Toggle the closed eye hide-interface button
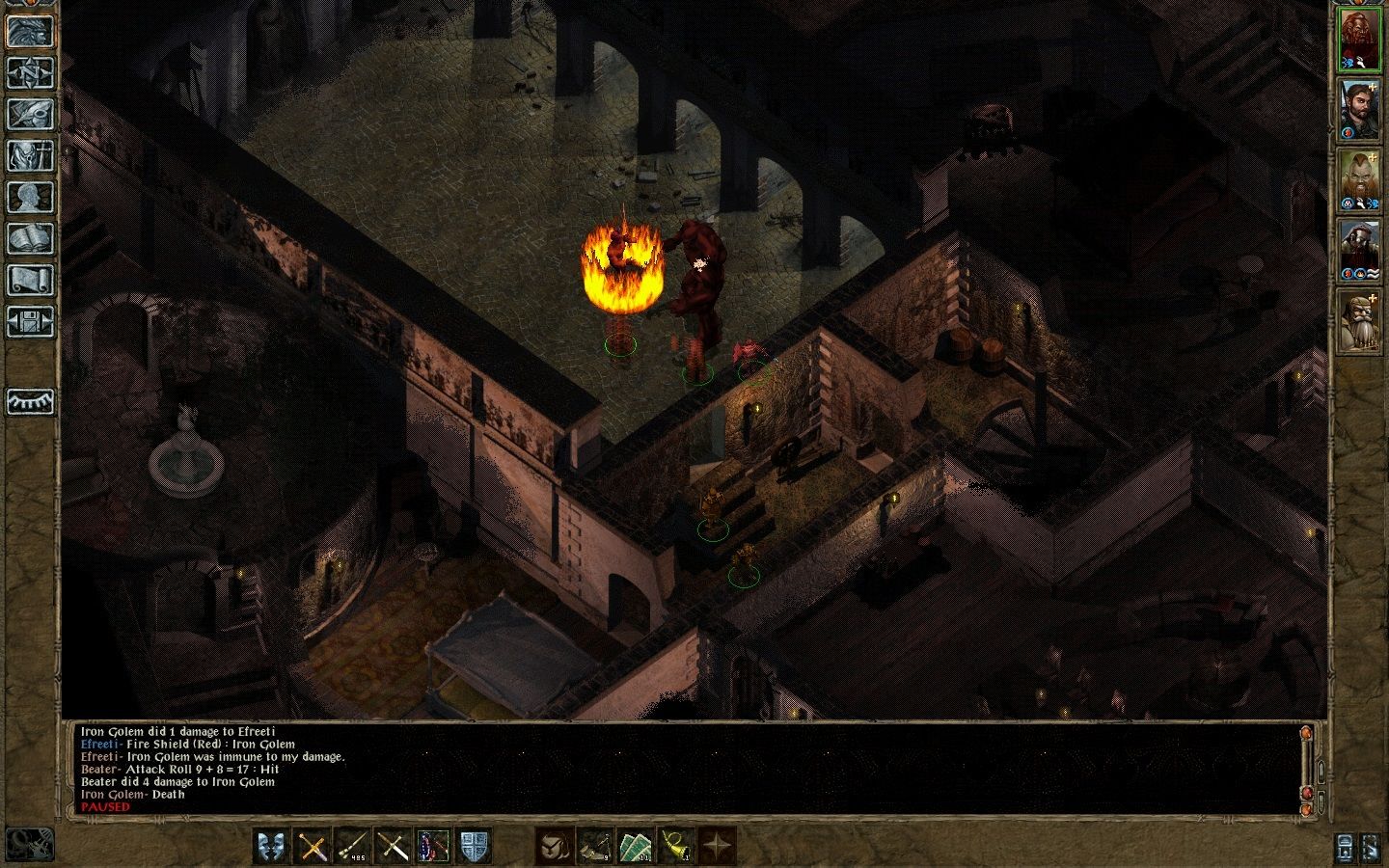 click(29, 401)
